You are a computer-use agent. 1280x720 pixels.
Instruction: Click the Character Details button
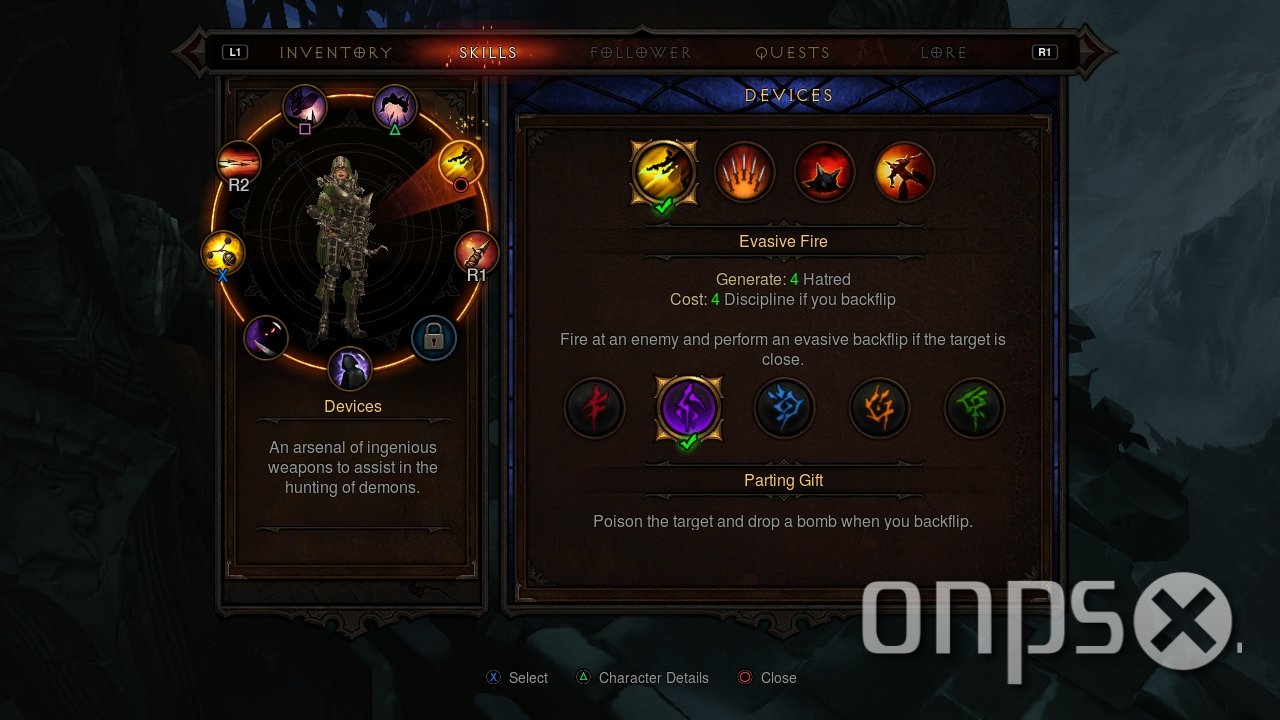click(x=642, y=677)
